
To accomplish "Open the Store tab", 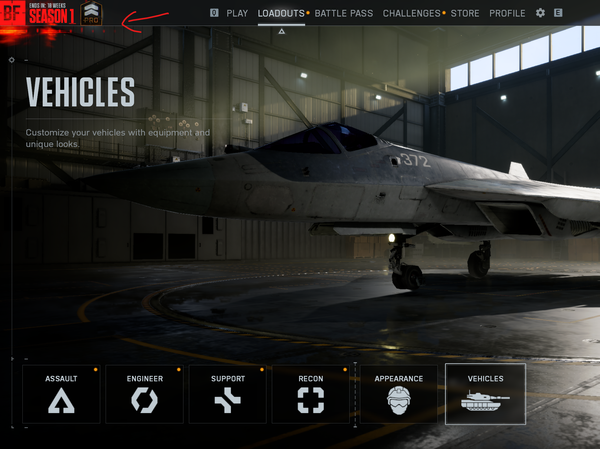I will (x=464, y=13).
